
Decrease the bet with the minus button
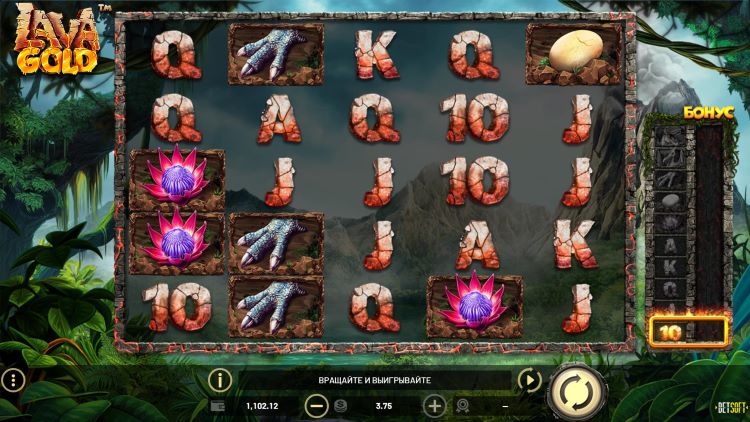click(316, 406)
